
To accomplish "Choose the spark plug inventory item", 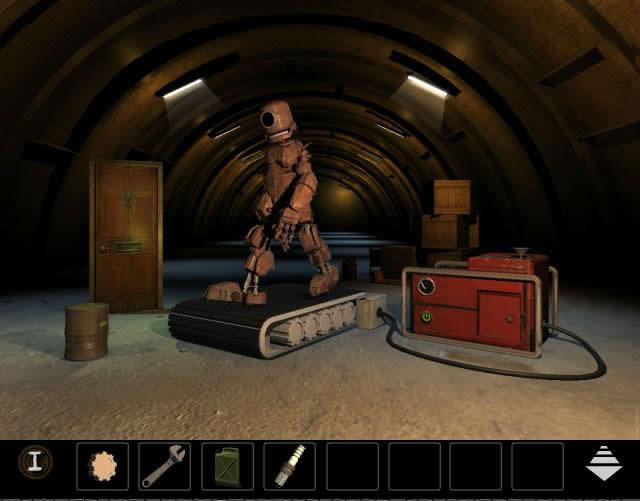I will [288, 466].
